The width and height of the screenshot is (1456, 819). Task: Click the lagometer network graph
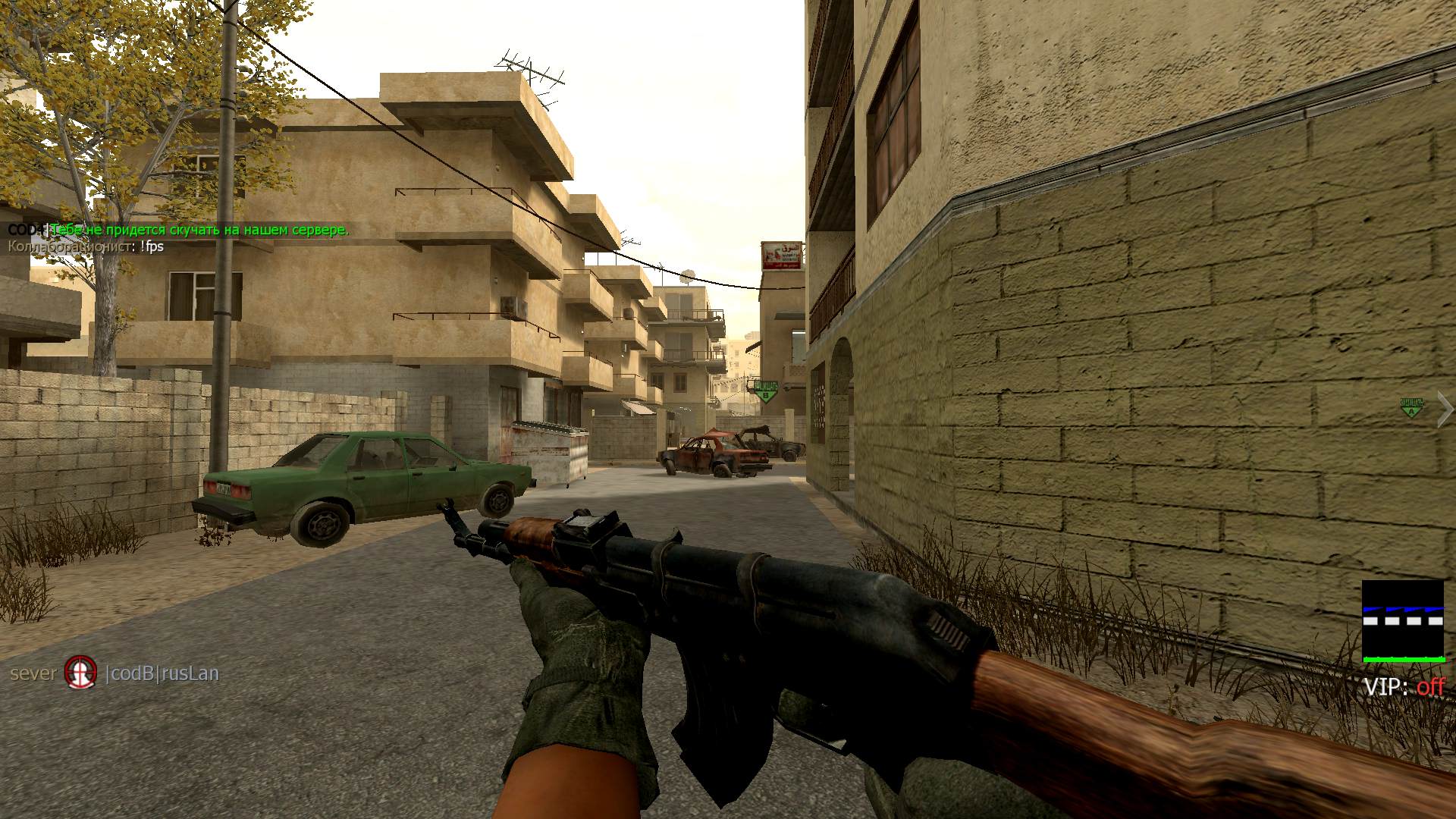(1403, 621)
